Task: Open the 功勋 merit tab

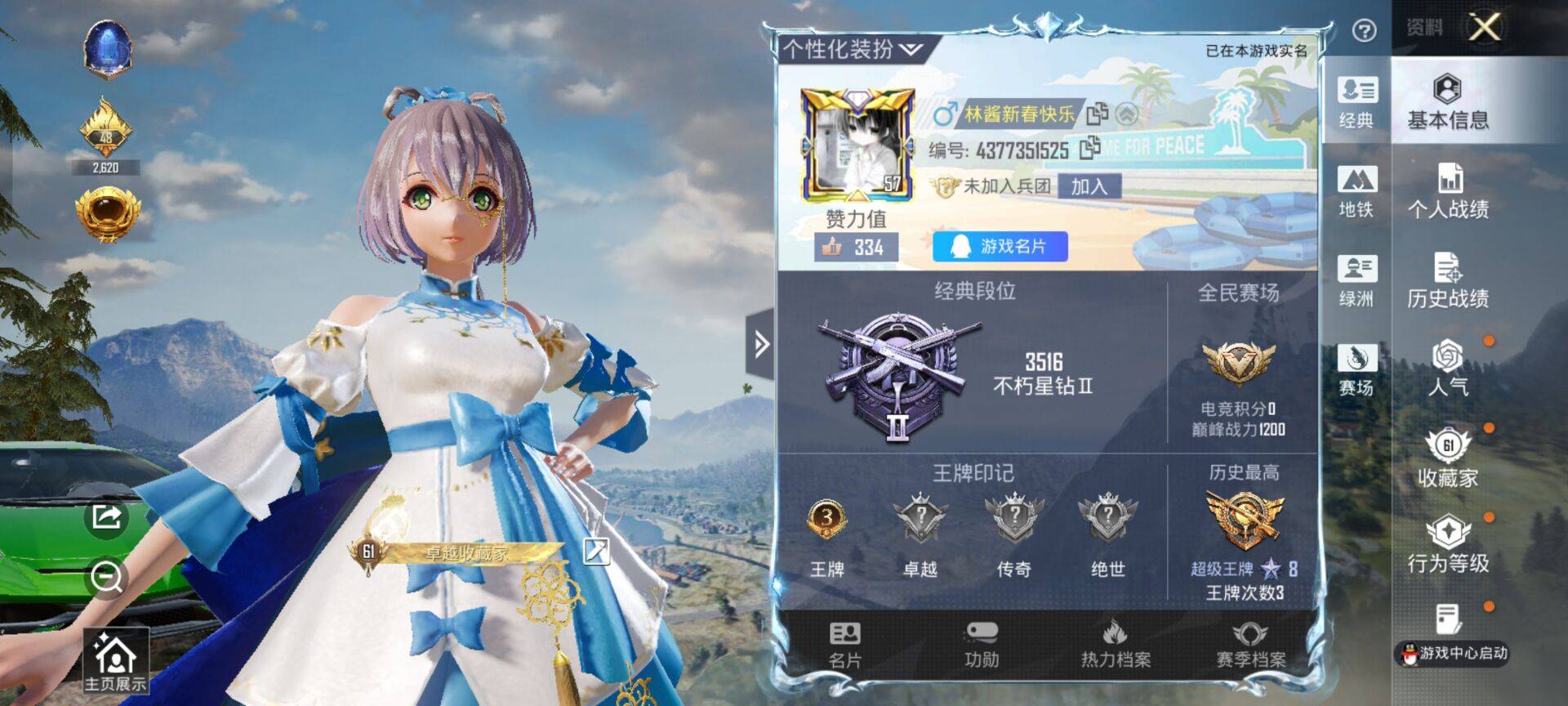Action: tap(981, 644)
